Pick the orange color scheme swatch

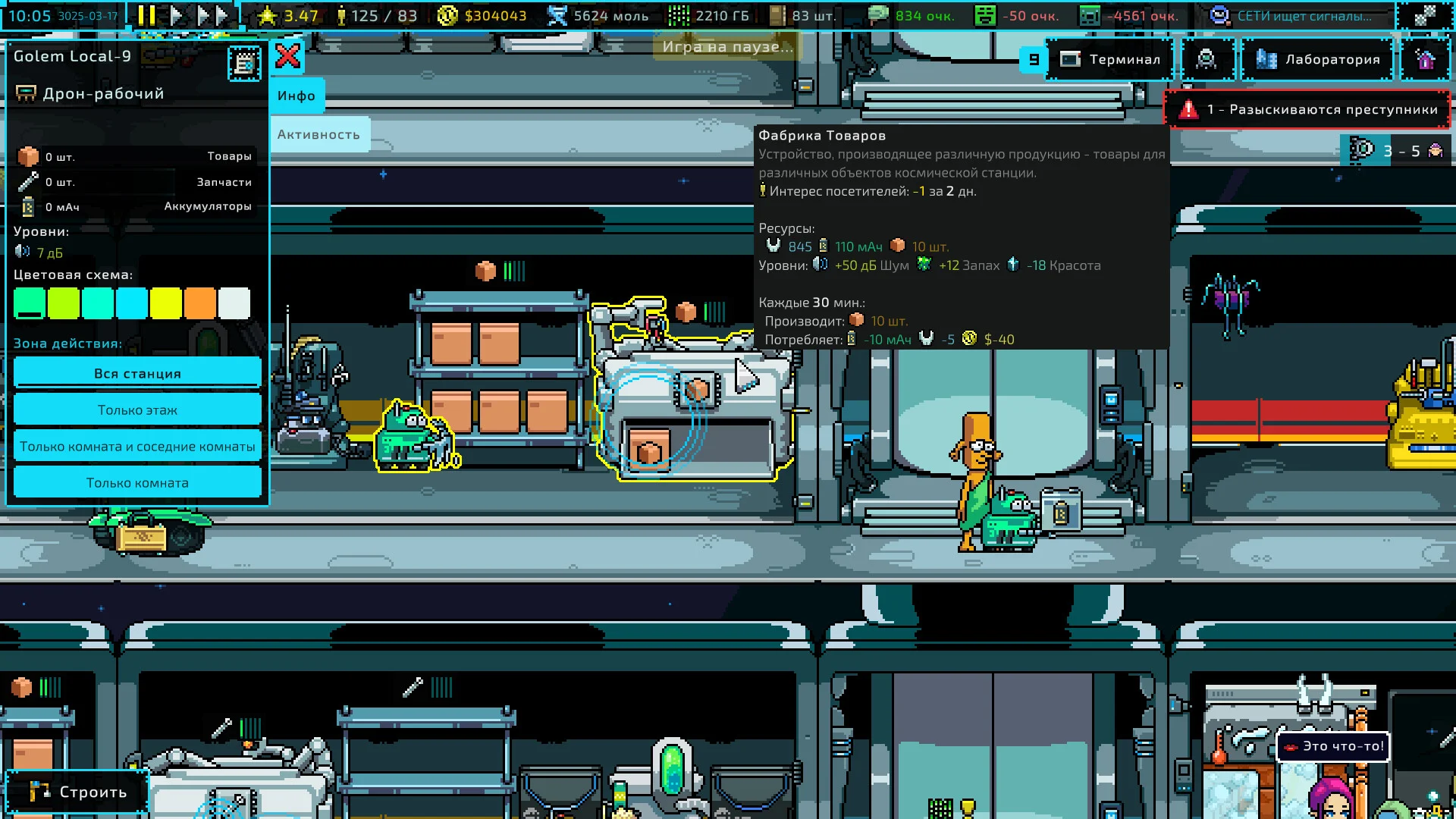pos(200,303)
